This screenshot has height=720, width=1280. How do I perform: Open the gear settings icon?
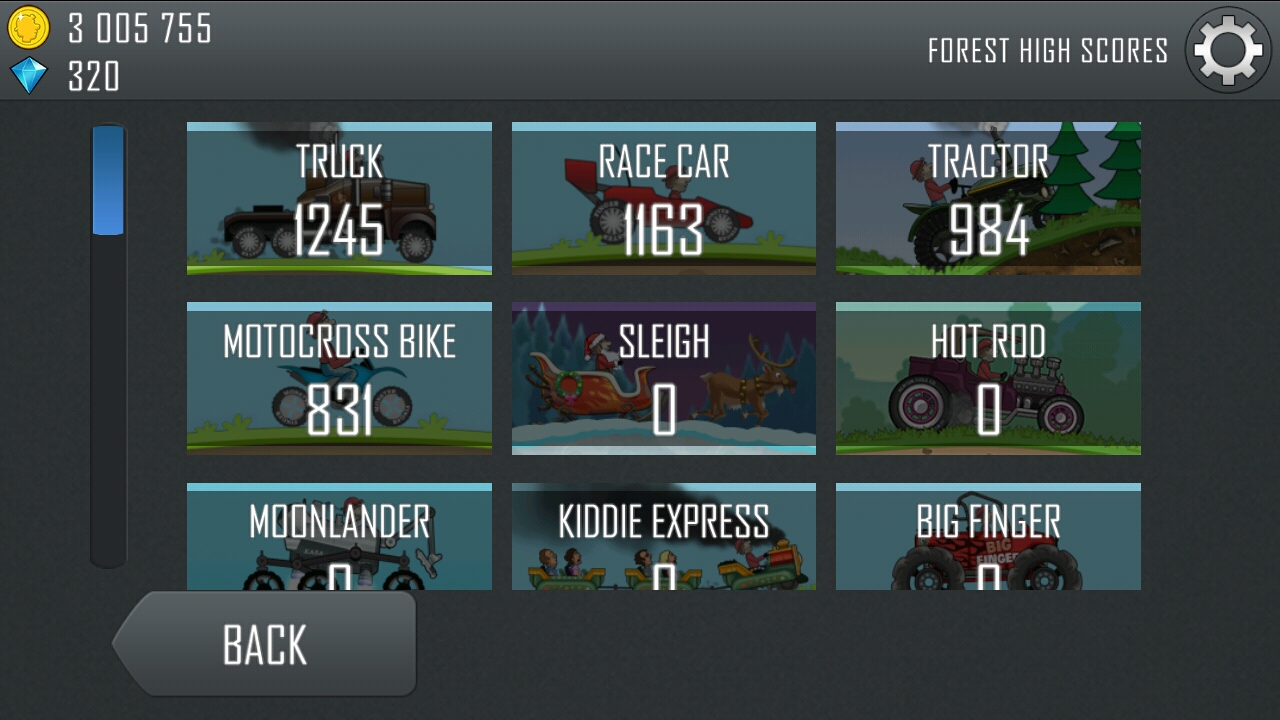tap(1228, 50)
